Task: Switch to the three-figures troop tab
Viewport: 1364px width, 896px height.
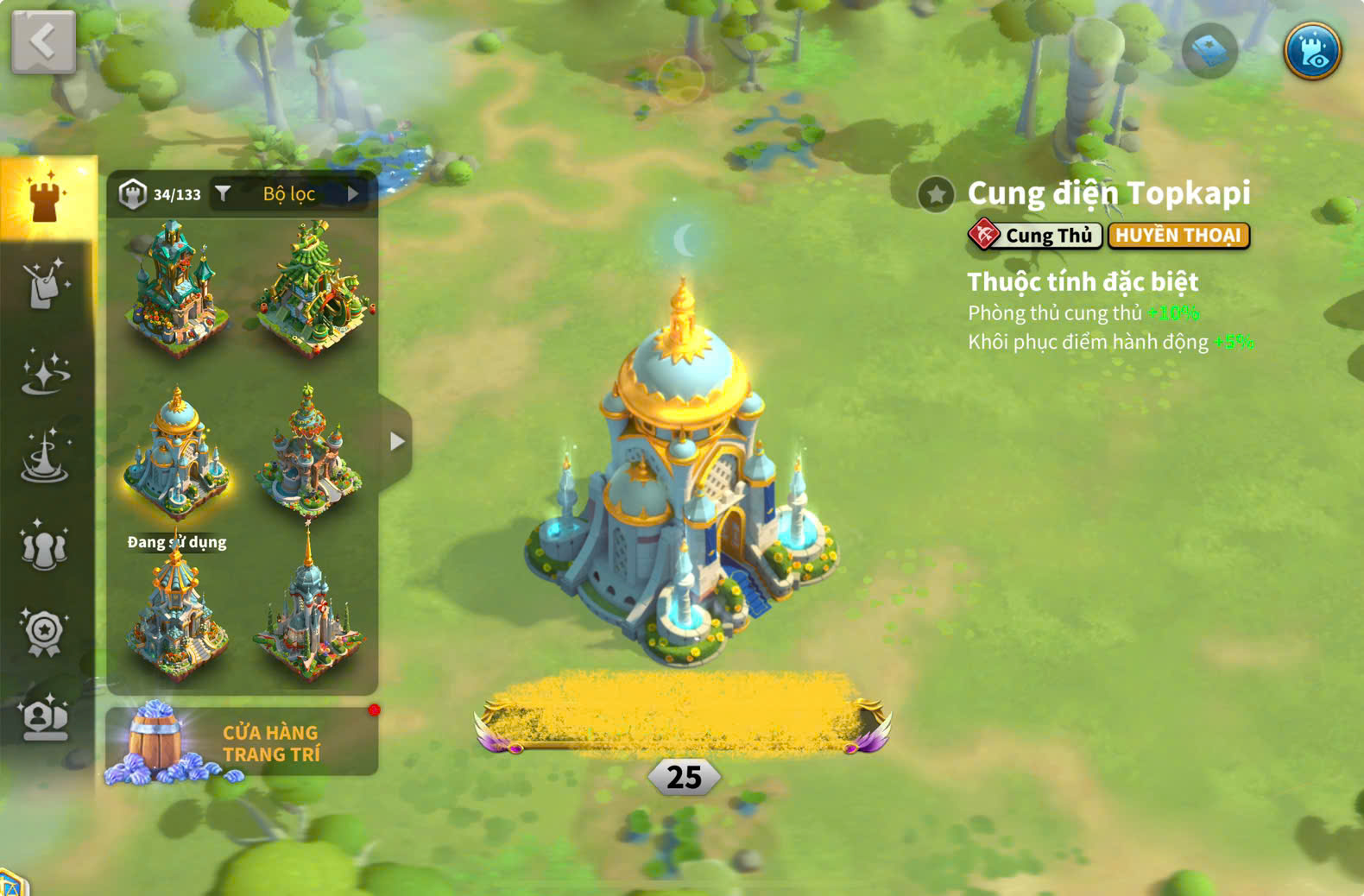Action: click(x=45, y=546)
